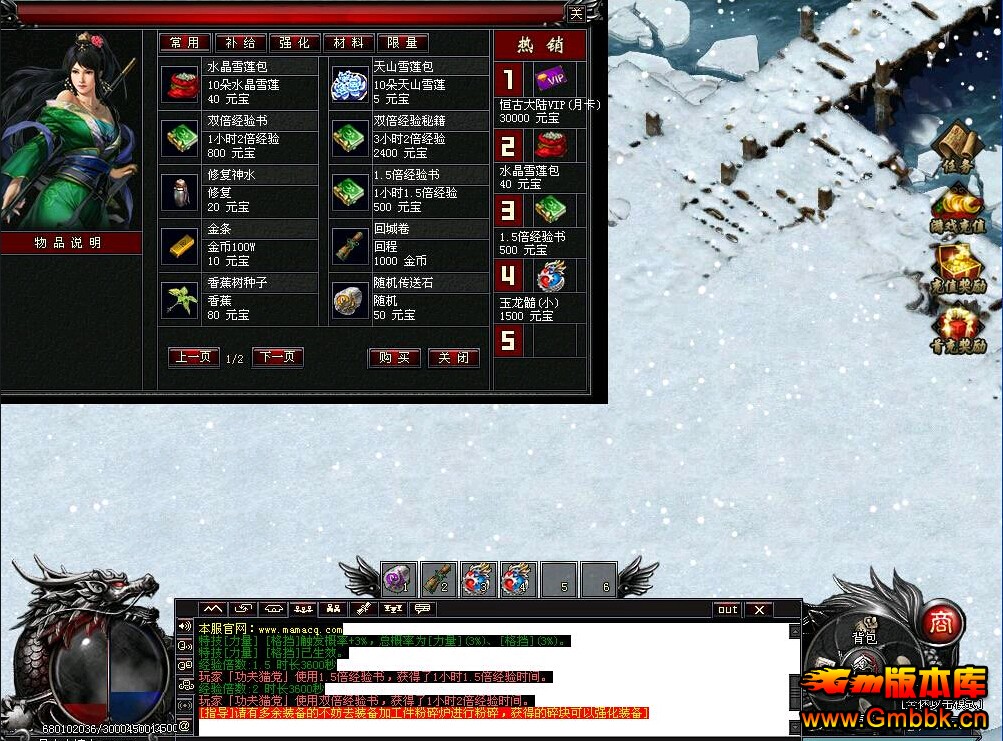The image size is (1003, 741).
Task: Pick the 修复神水 bottle item
Action: pos(181,192)
